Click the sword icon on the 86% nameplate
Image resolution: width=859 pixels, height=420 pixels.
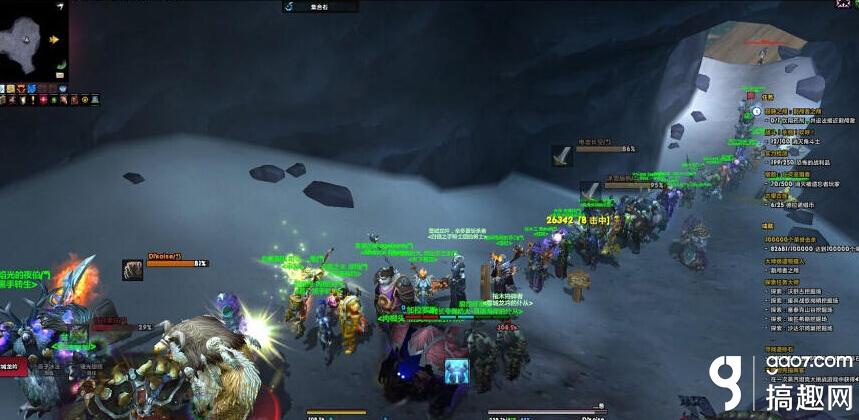coord(562,156)
